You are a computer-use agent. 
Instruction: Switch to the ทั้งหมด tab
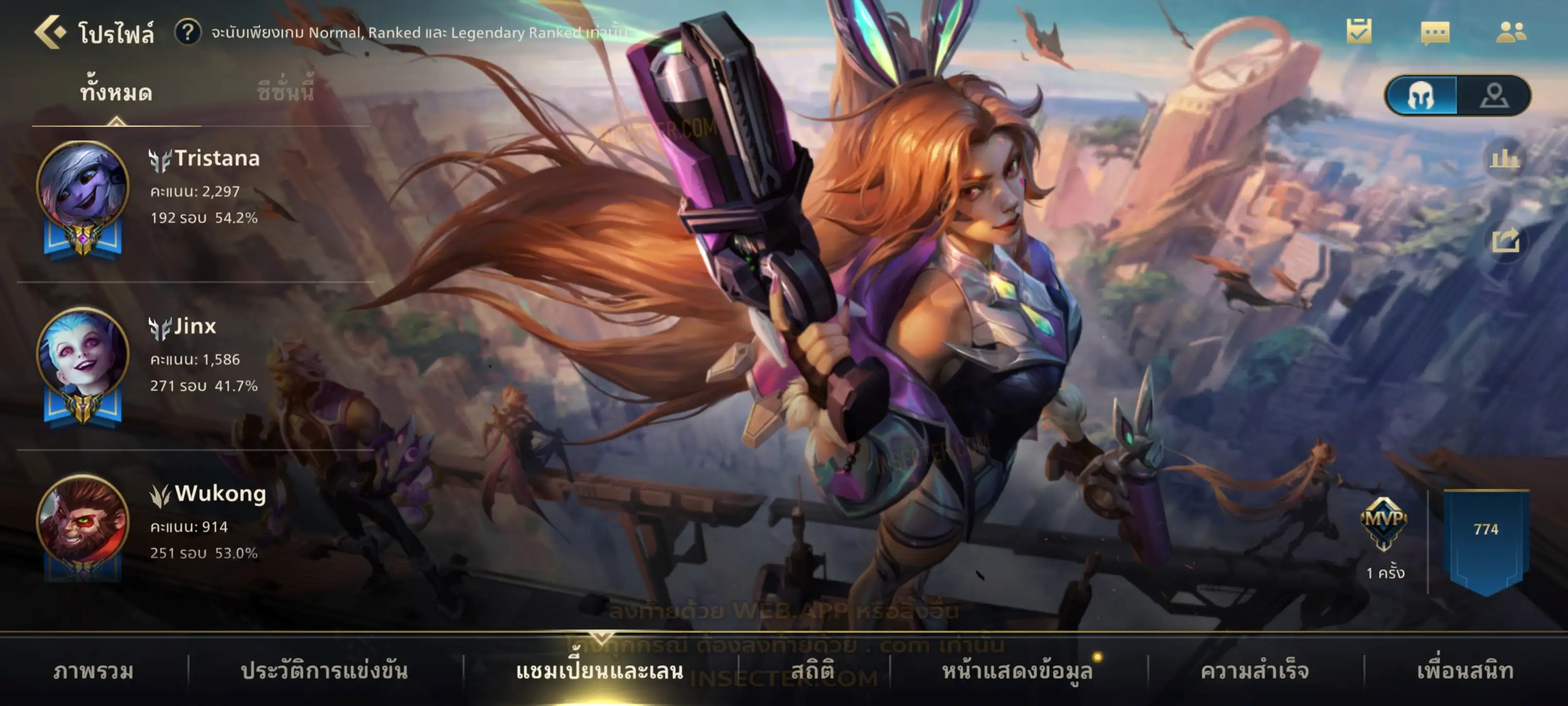coord(116,93)
